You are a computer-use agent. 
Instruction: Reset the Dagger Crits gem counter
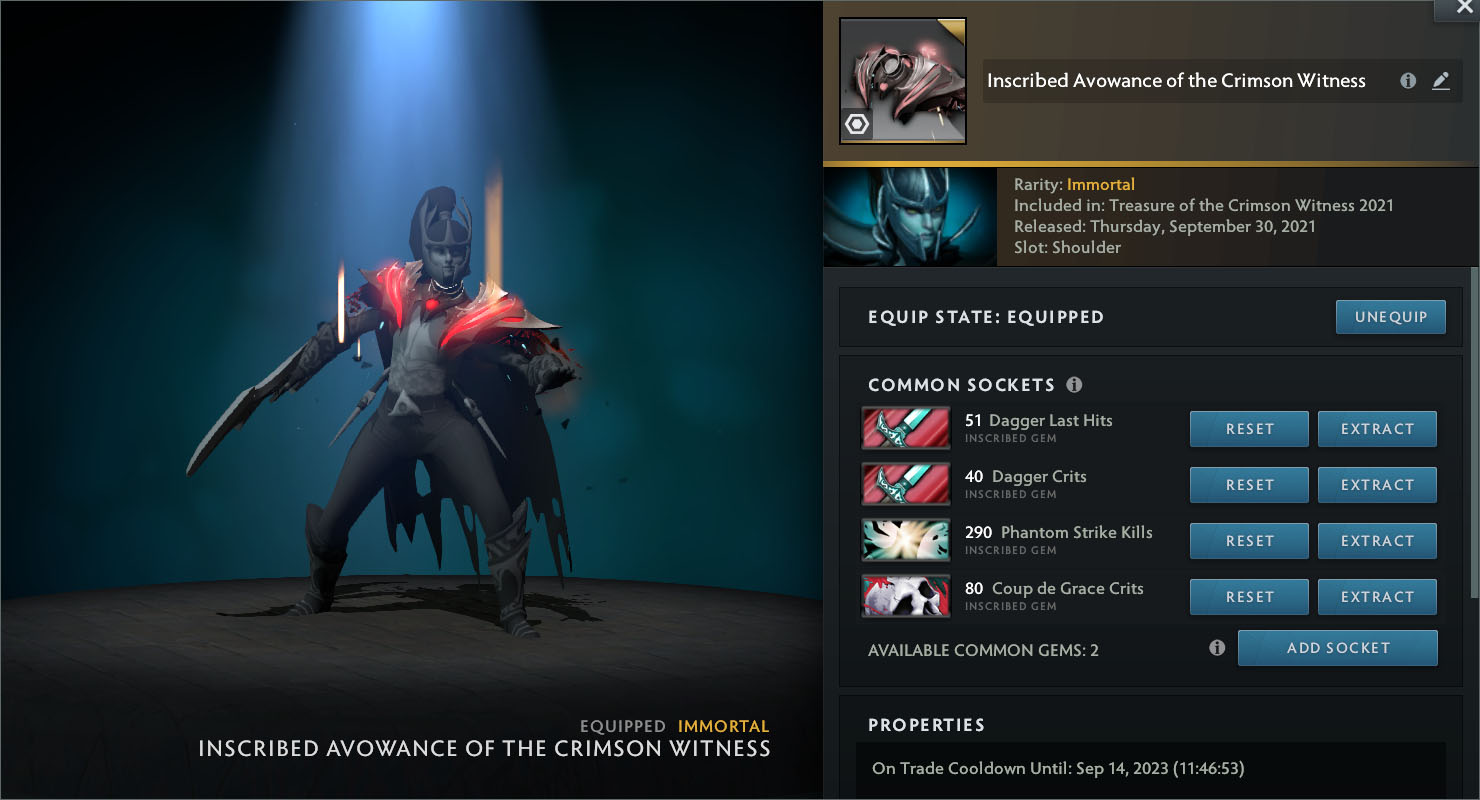click(1249, 485)
